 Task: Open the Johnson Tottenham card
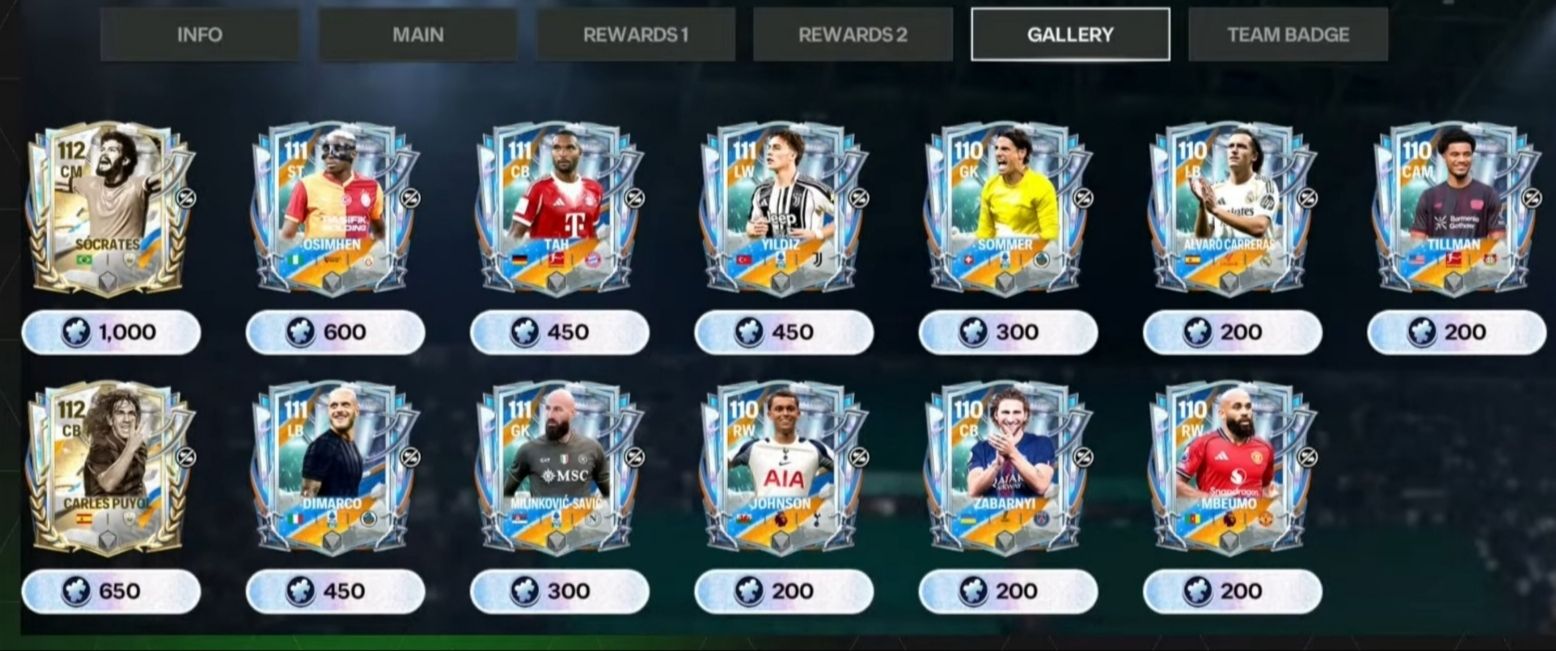pos(783,467)
